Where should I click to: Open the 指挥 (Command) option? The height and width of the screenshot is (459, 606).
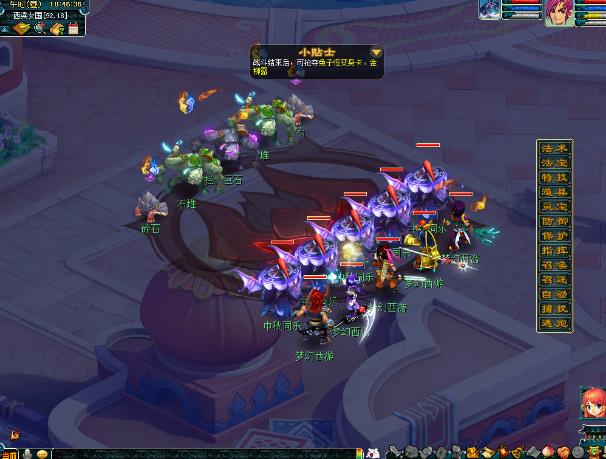tap(554, 251)
